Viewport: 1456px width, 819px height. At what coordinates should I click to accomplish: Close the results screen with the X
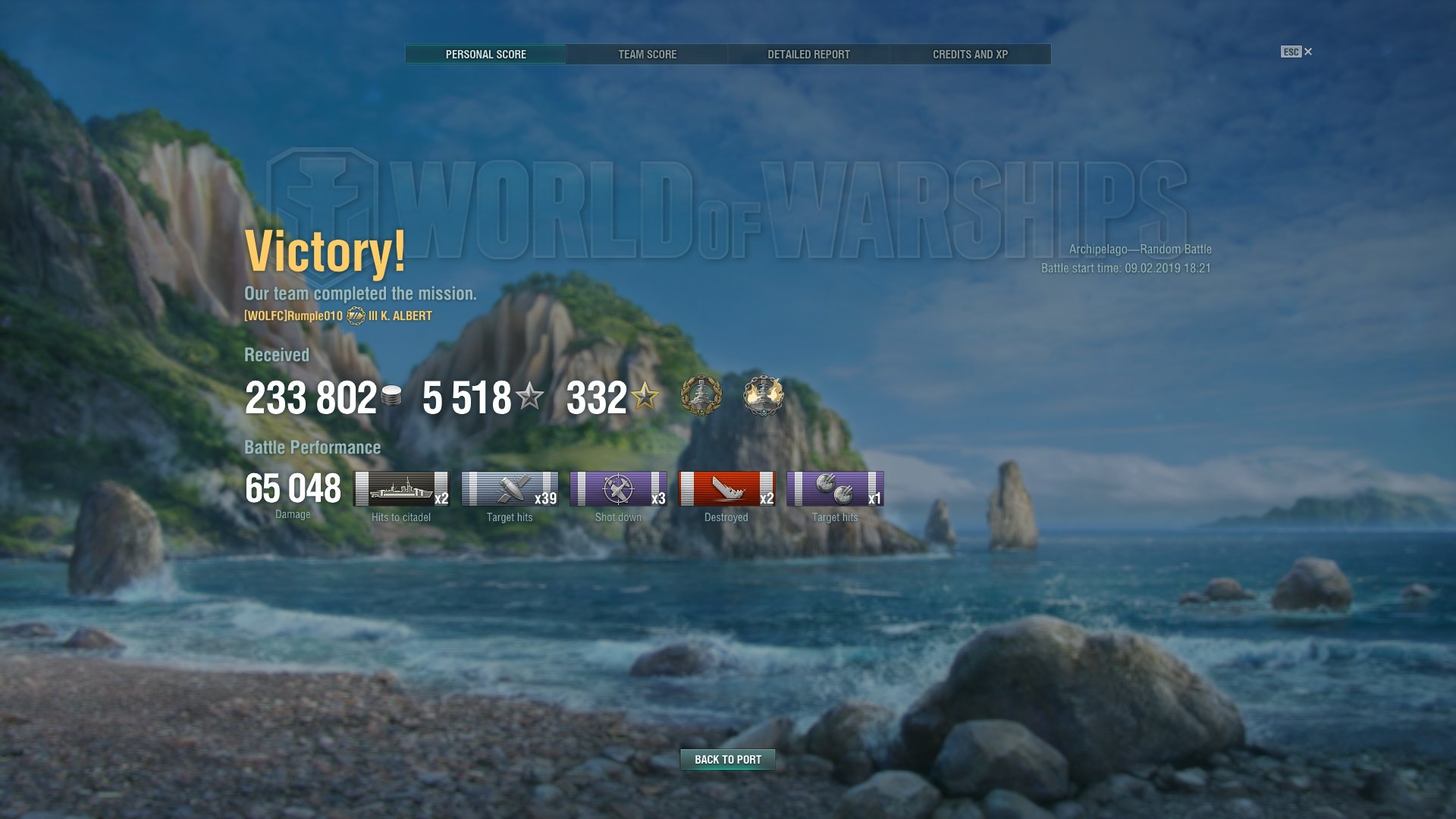point(1307,52)
